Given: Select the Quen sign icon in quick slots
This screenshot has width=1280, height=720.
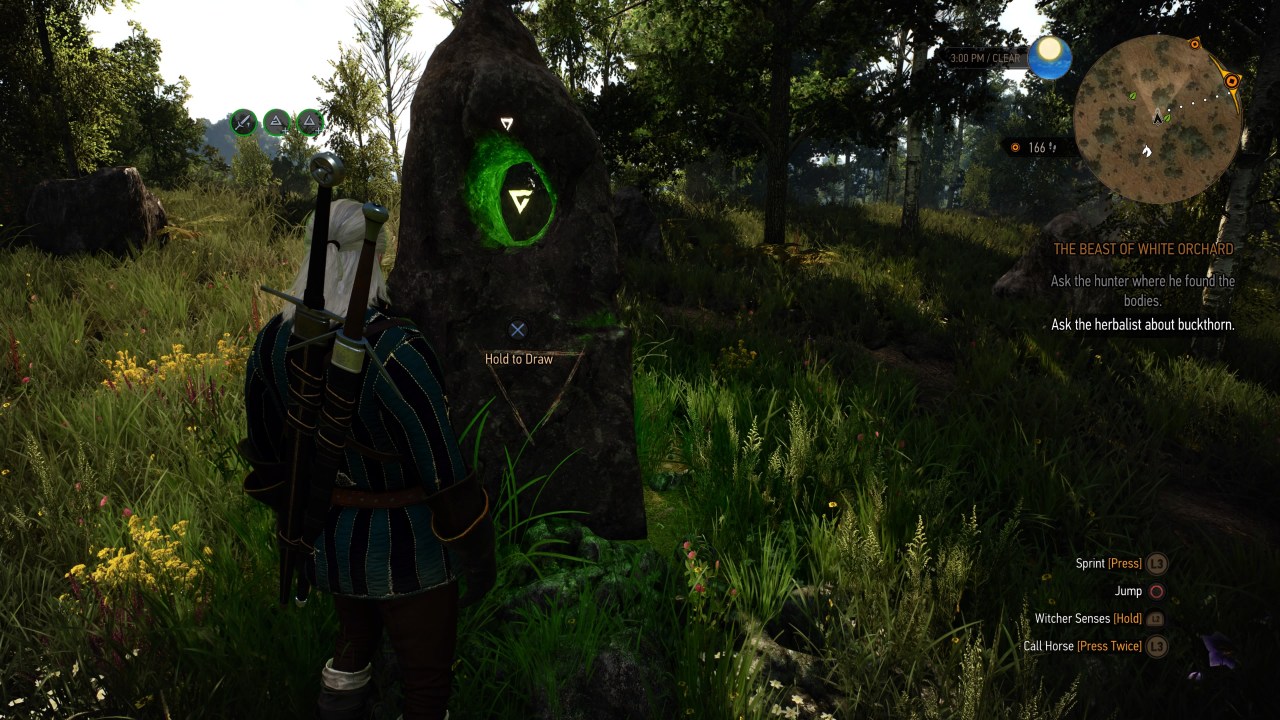Looking at the screenshot, I should pyautogui.click(x=275, y=122).
